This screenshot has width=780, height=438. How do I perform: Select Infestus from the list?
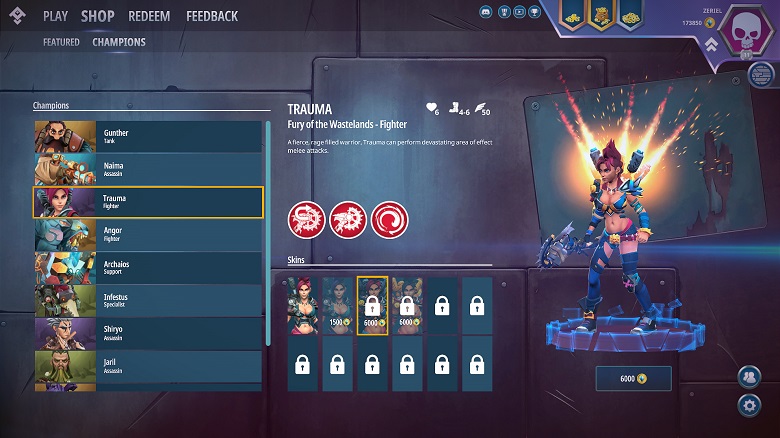coord(148,300)
